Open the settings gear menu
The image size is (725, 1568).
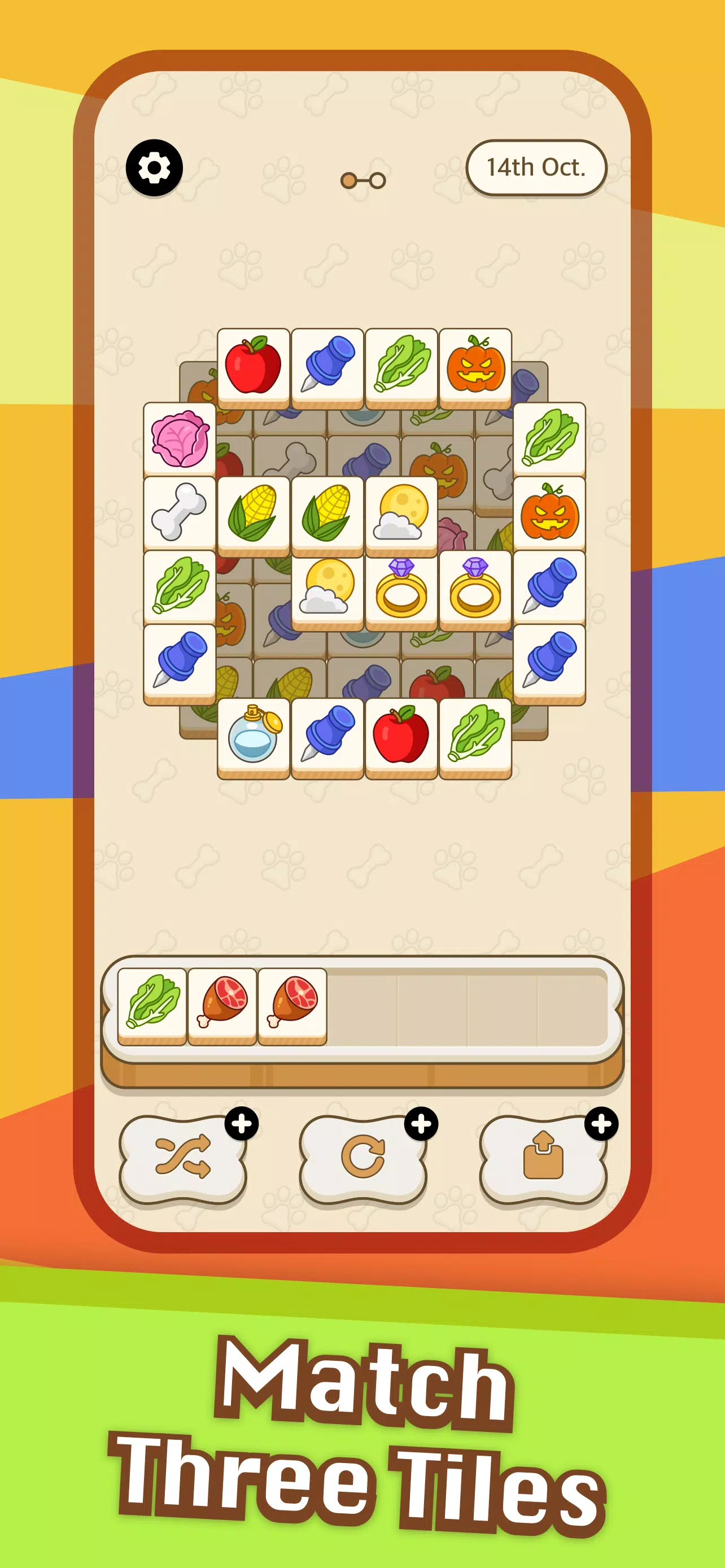click(x=154, y=167)
